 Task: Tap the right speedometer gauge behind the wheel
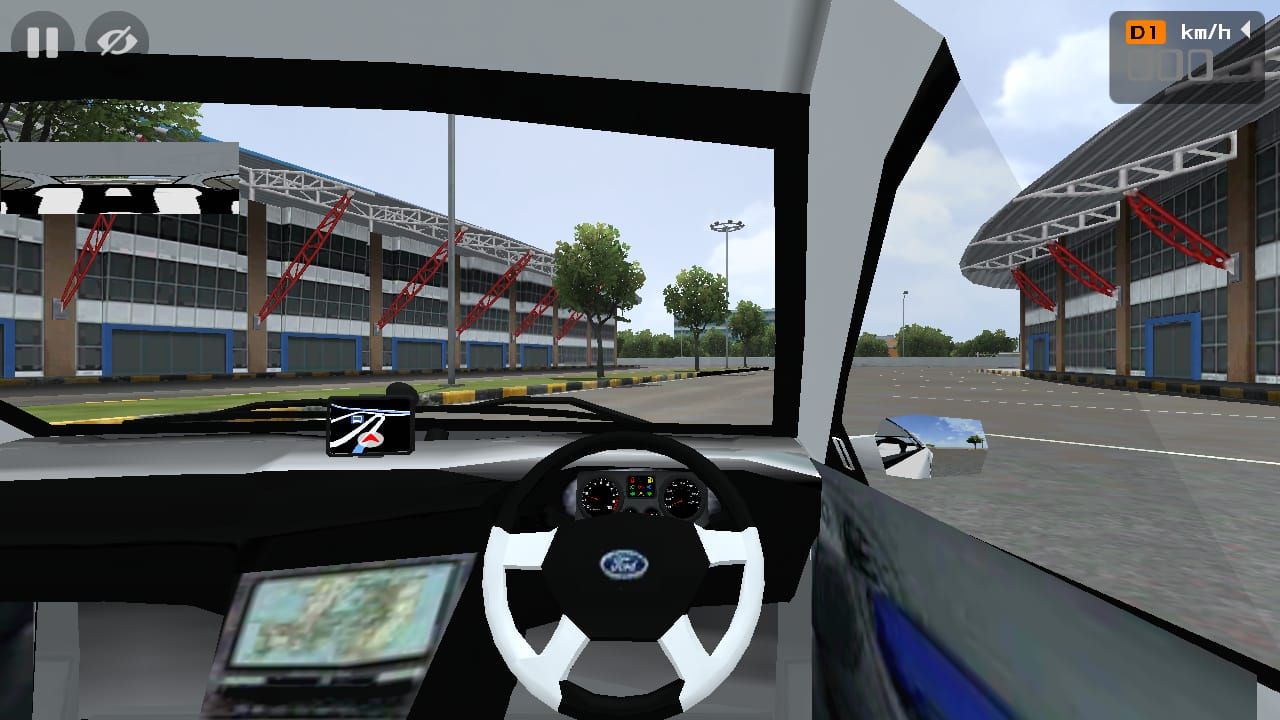[681, 495]
